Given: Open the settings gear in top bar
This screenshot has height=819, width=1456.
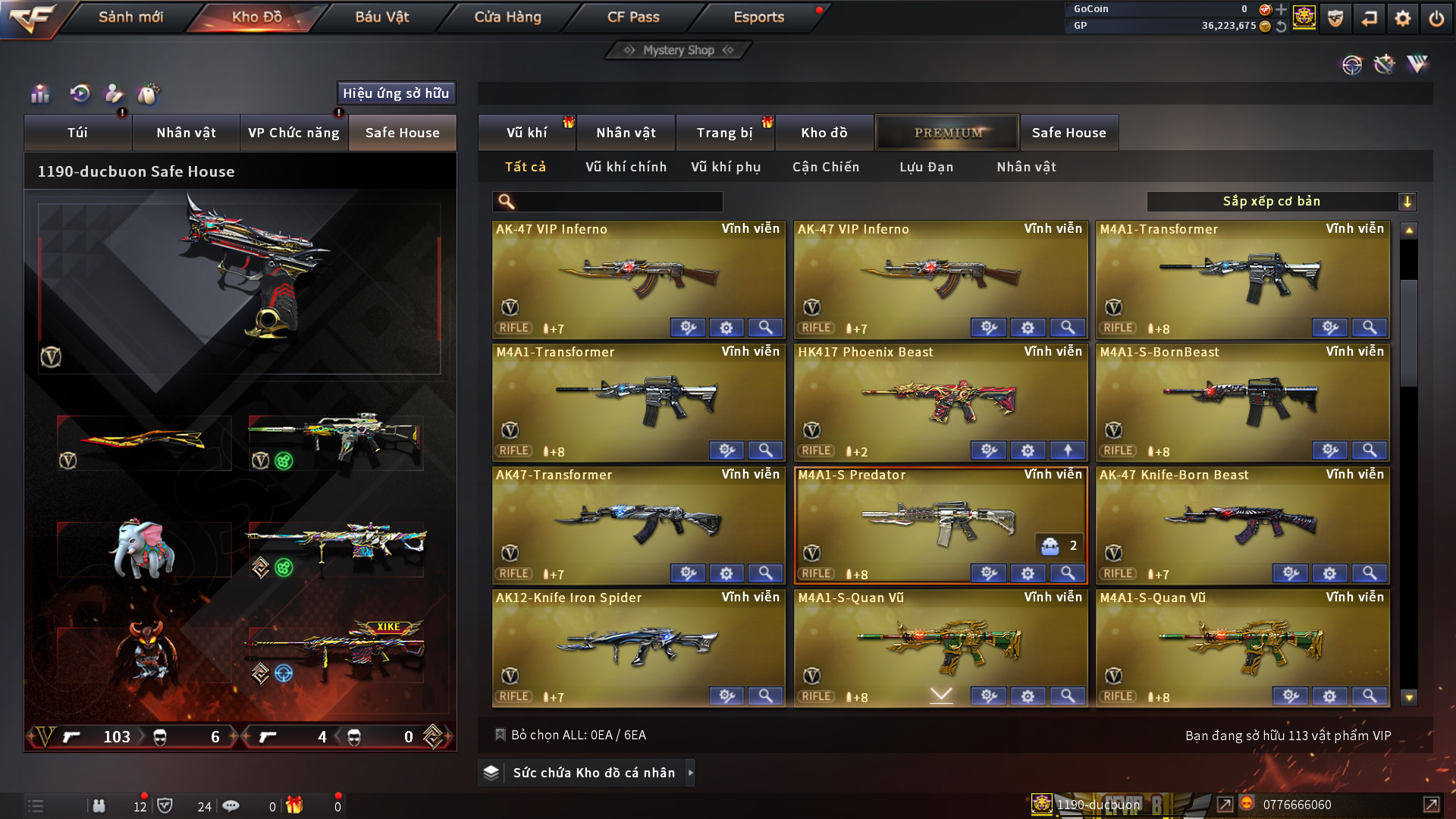Looking at the screenshot, I should (1402, 18).
